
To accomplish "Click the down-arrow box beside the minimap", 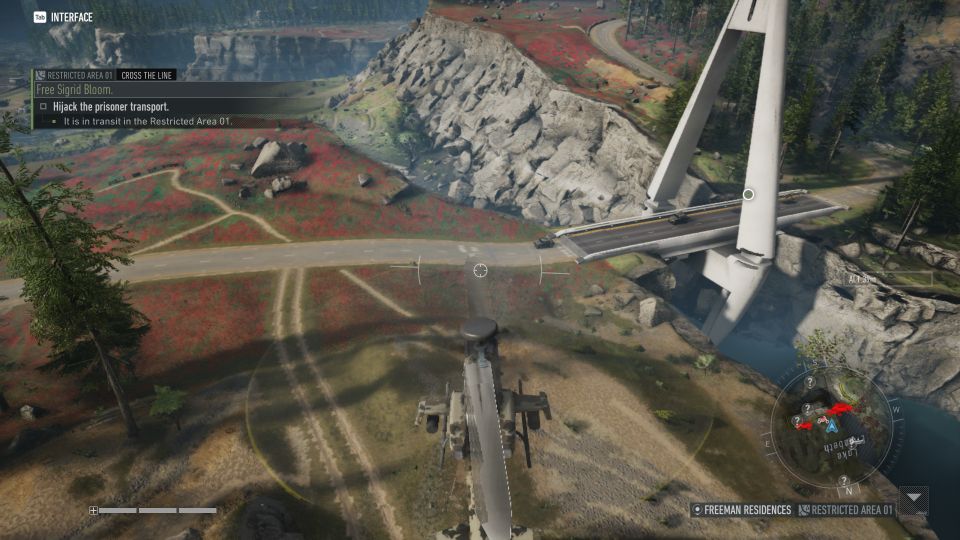I will (x=914, y=499).
